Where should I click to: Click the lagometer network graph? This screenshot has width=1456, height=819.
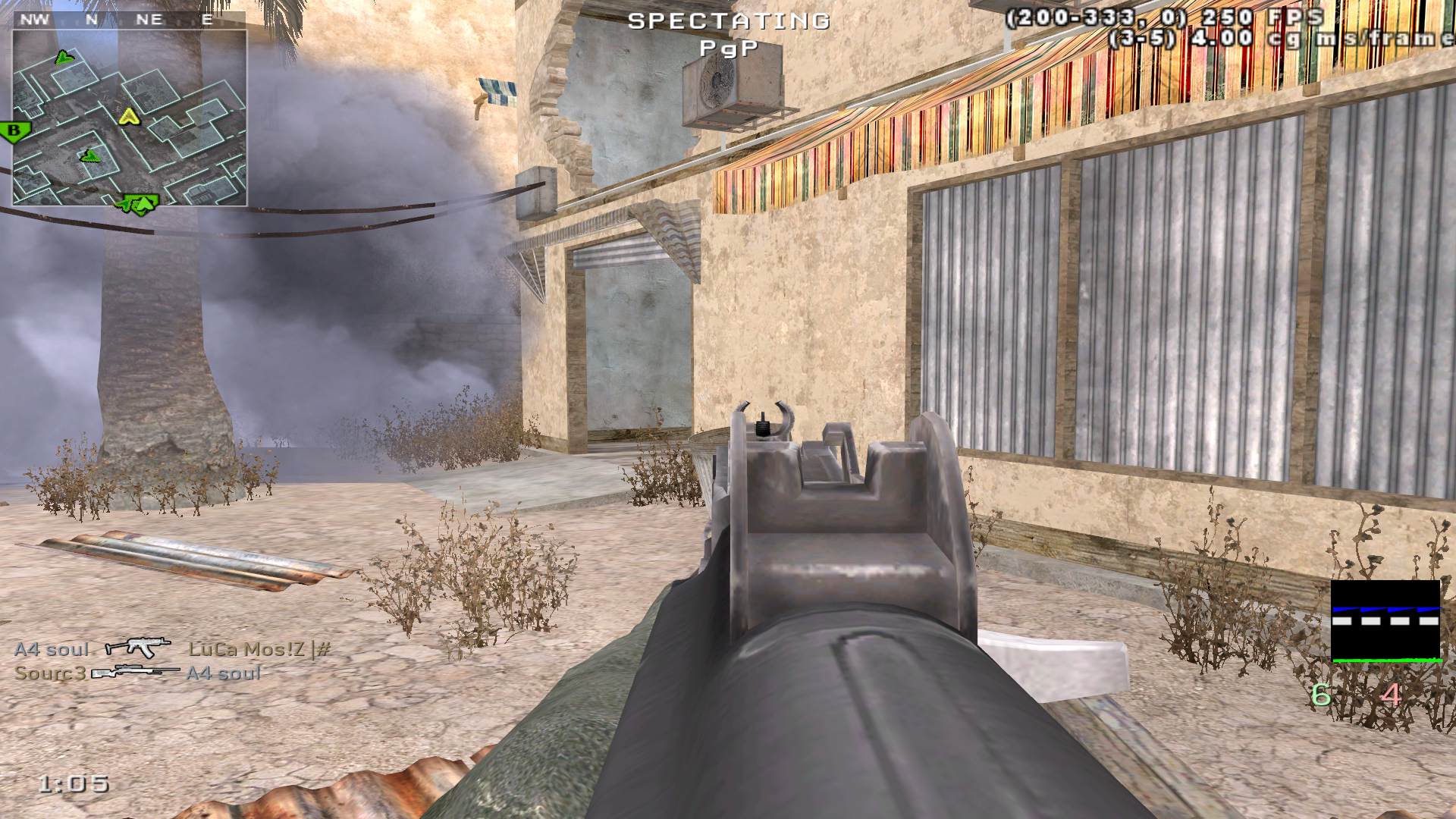1385,622
